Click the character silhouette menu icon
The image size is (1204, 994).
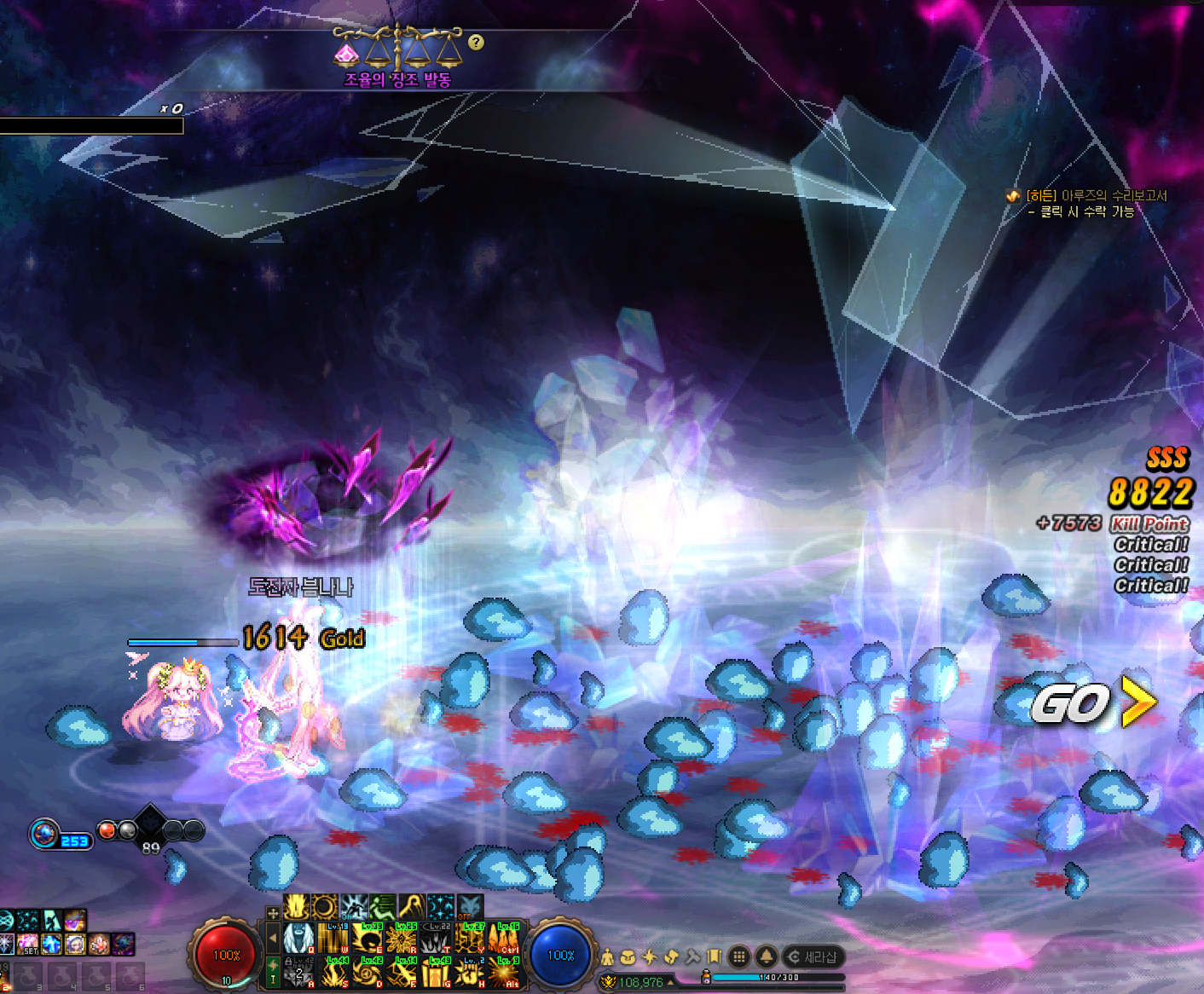(607, 957)
